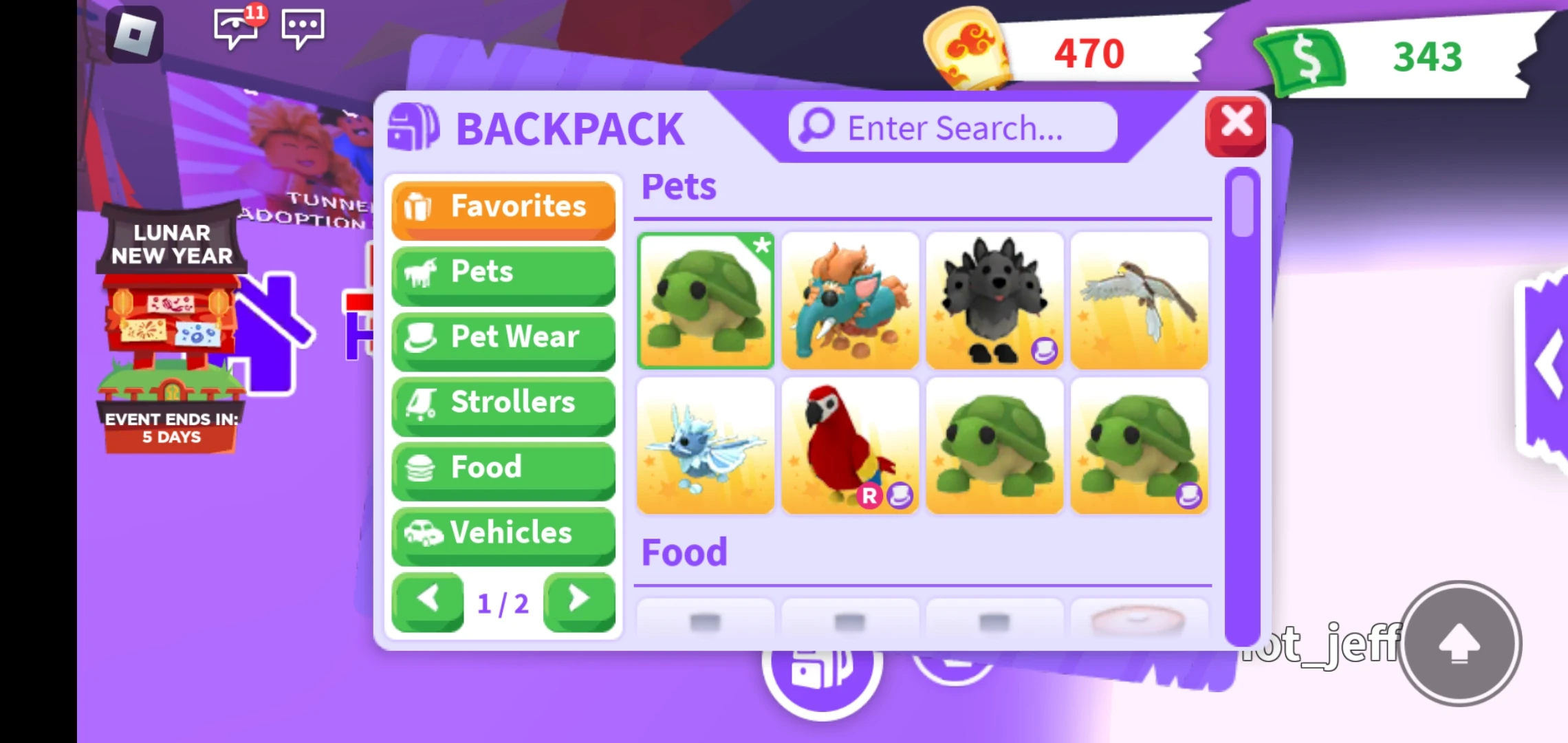Viewport: 1568px width, 743px height.
Task: Open the Strollers category
Action: coord(503,403)
